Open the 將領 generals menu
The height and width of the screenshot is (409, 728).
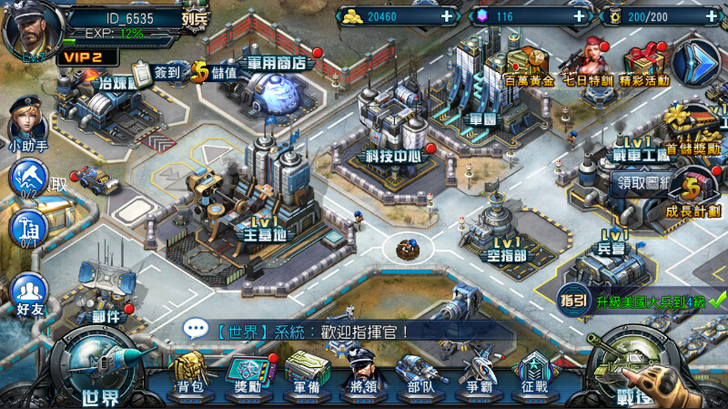[x=364, y=374]
